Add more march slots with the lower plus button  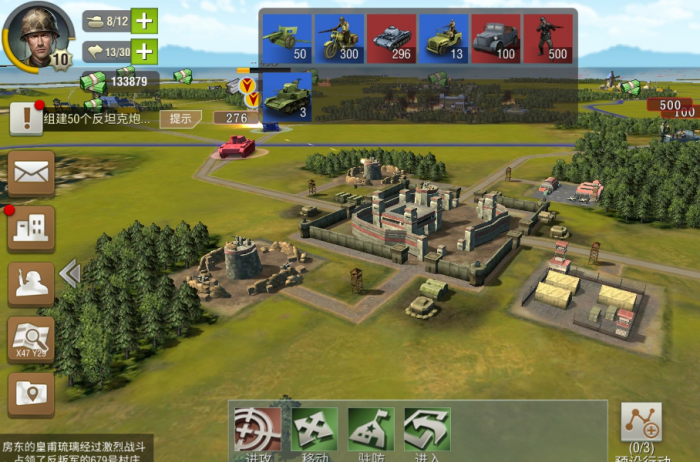145,51
